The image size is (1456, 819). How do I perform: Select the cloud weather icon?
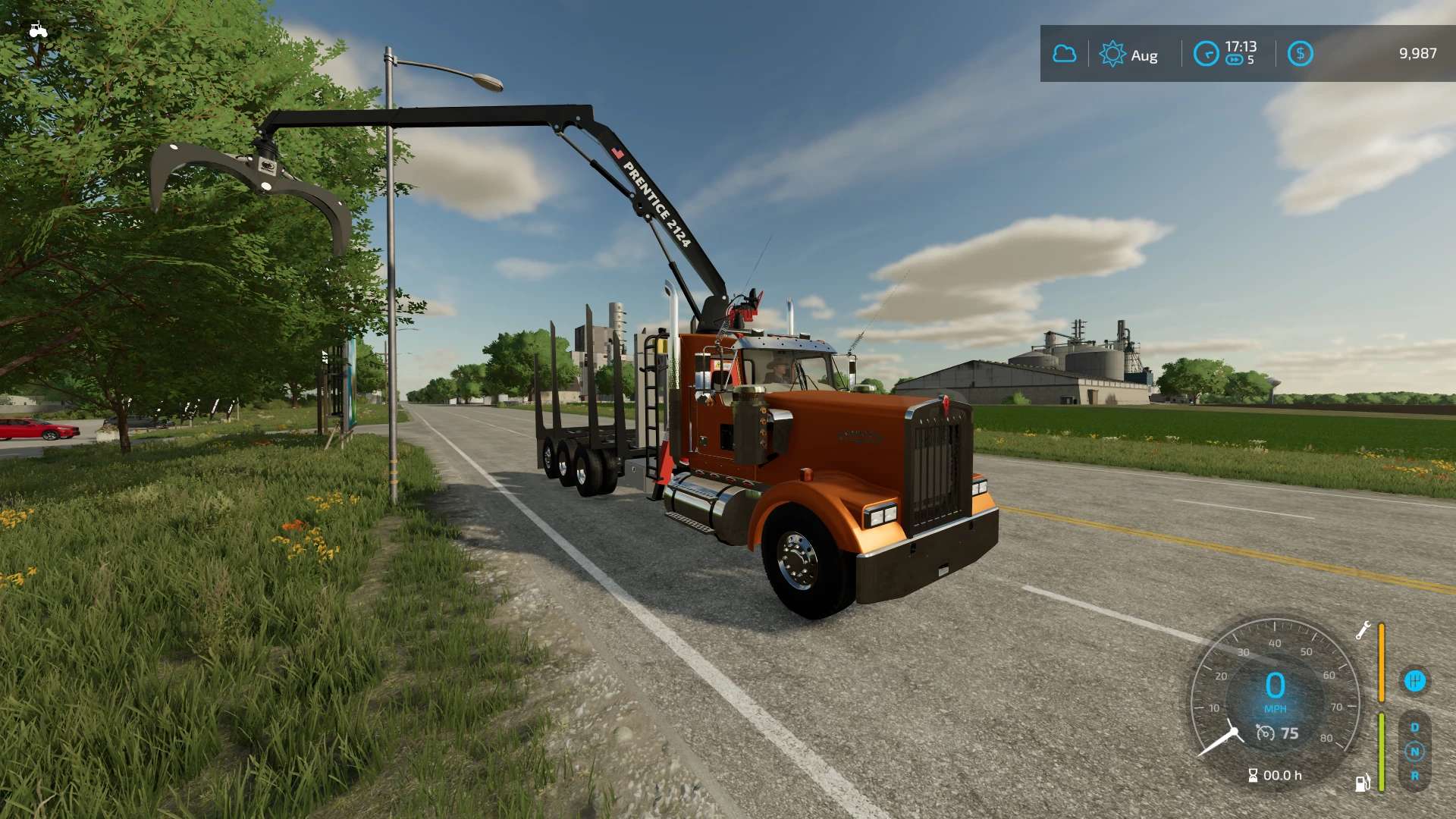point(1065,54)
